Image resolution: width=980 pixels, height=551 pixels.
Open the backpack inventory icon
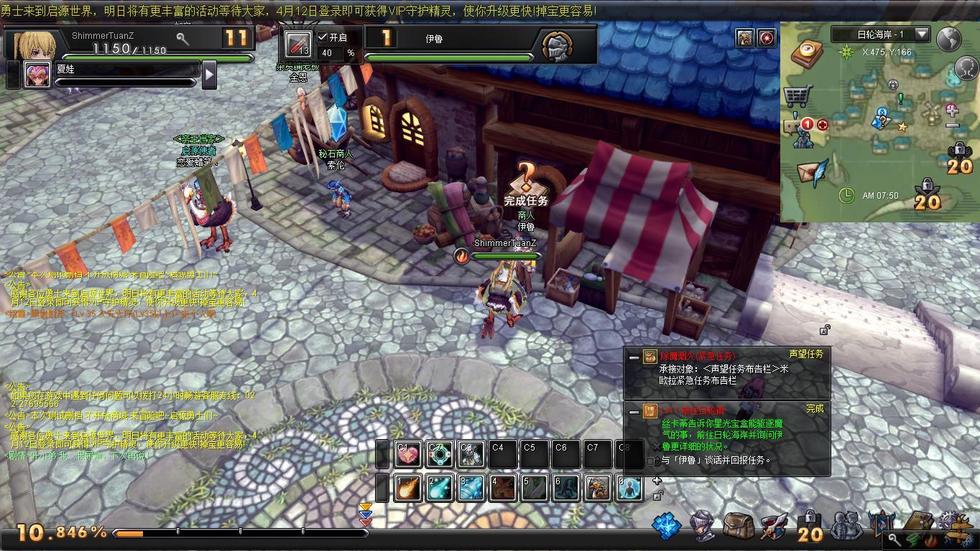(x=738, y=526)
